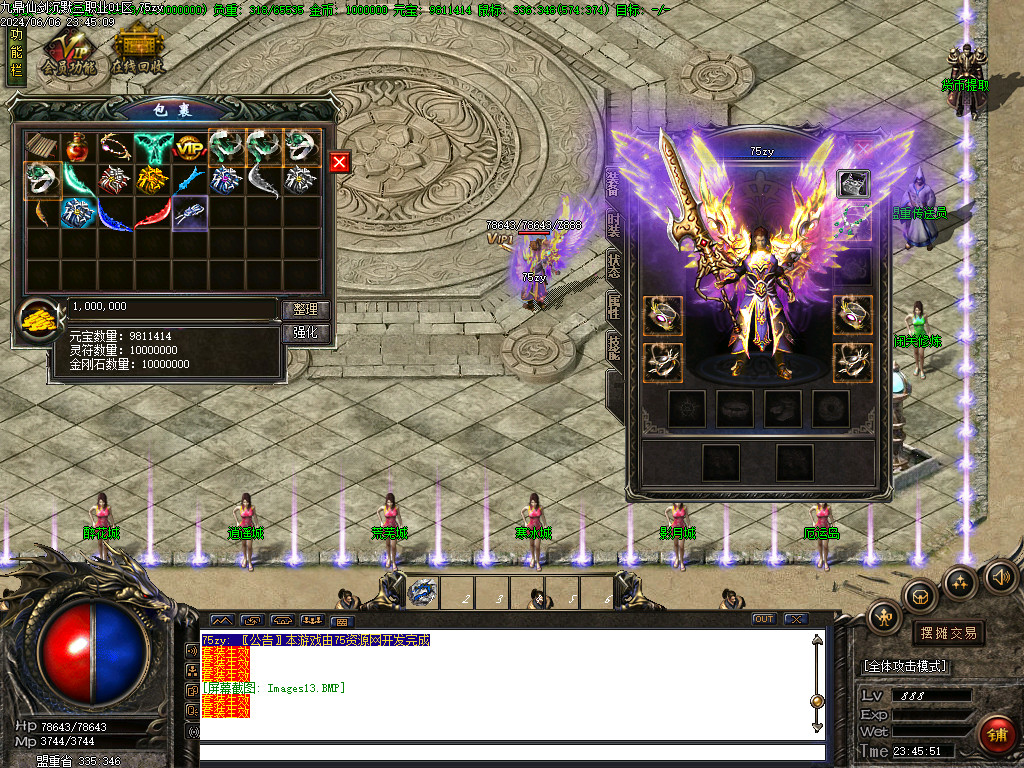Open the 会员功能 VIP menu

pos(68,52)
